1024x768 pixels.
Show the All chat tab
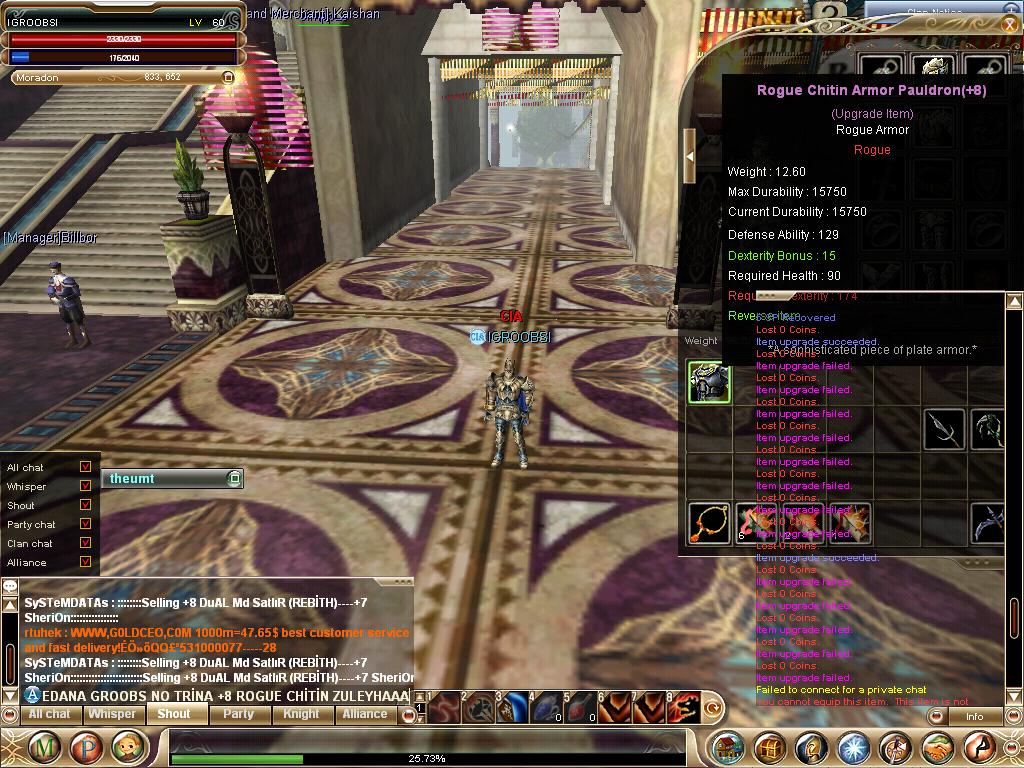pyautogui.click(x=49, y=714)
